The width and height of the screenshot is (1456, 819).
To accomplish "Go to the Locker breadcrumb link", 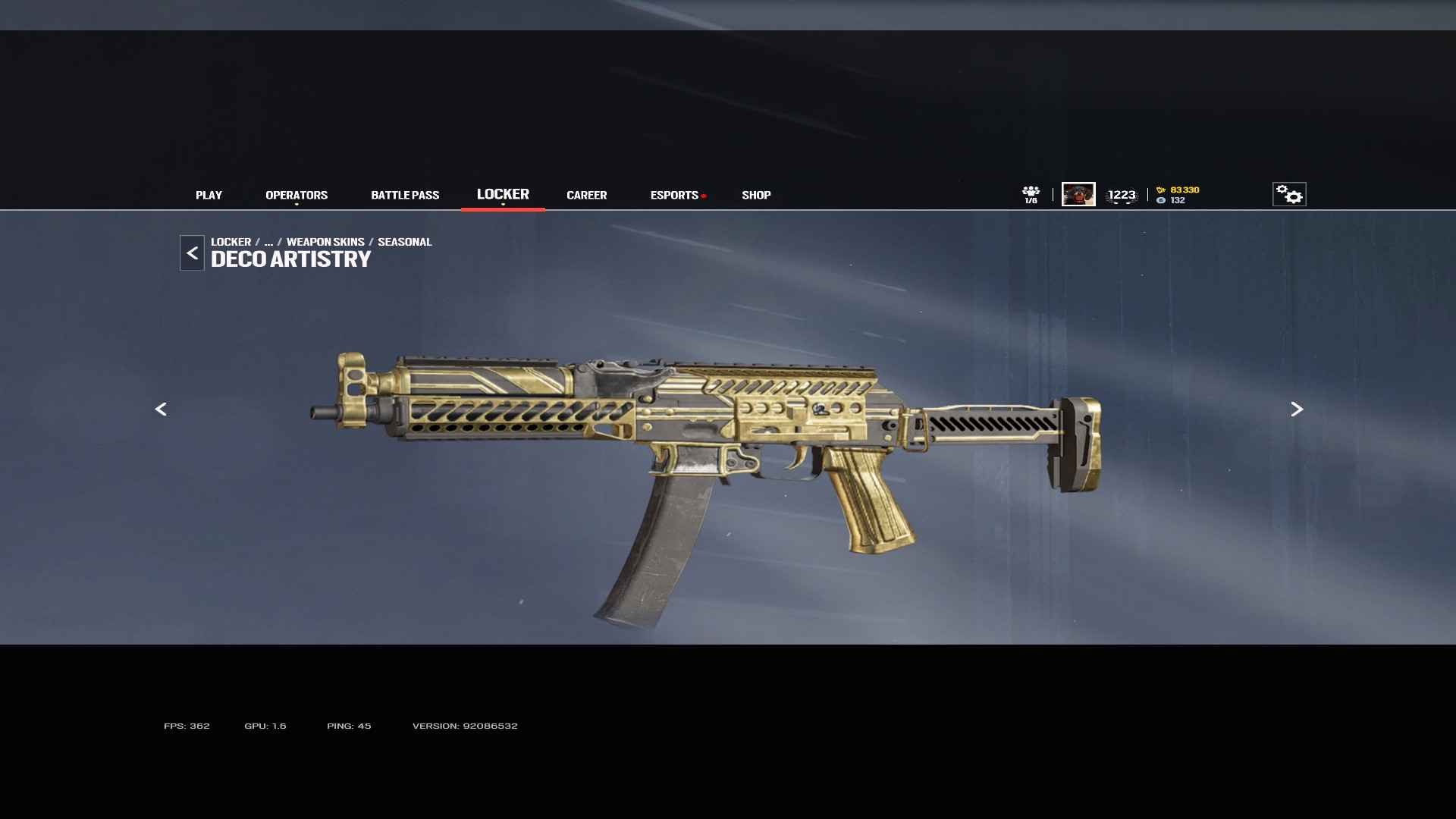I will pos(231,242).
